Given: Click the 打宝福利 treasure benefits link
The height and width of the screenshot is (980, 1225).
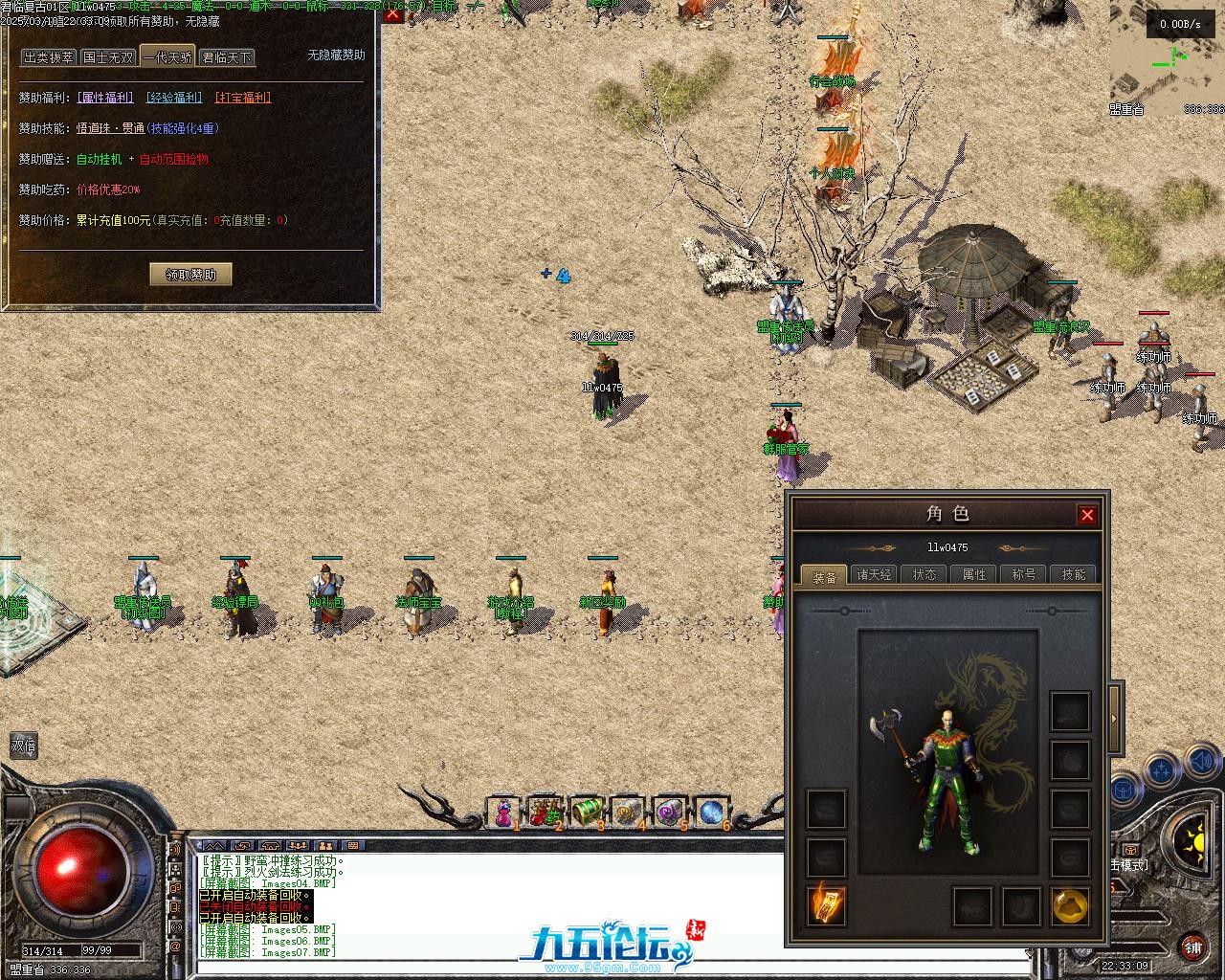Looking at the screenshot, I should pos(243,98).
